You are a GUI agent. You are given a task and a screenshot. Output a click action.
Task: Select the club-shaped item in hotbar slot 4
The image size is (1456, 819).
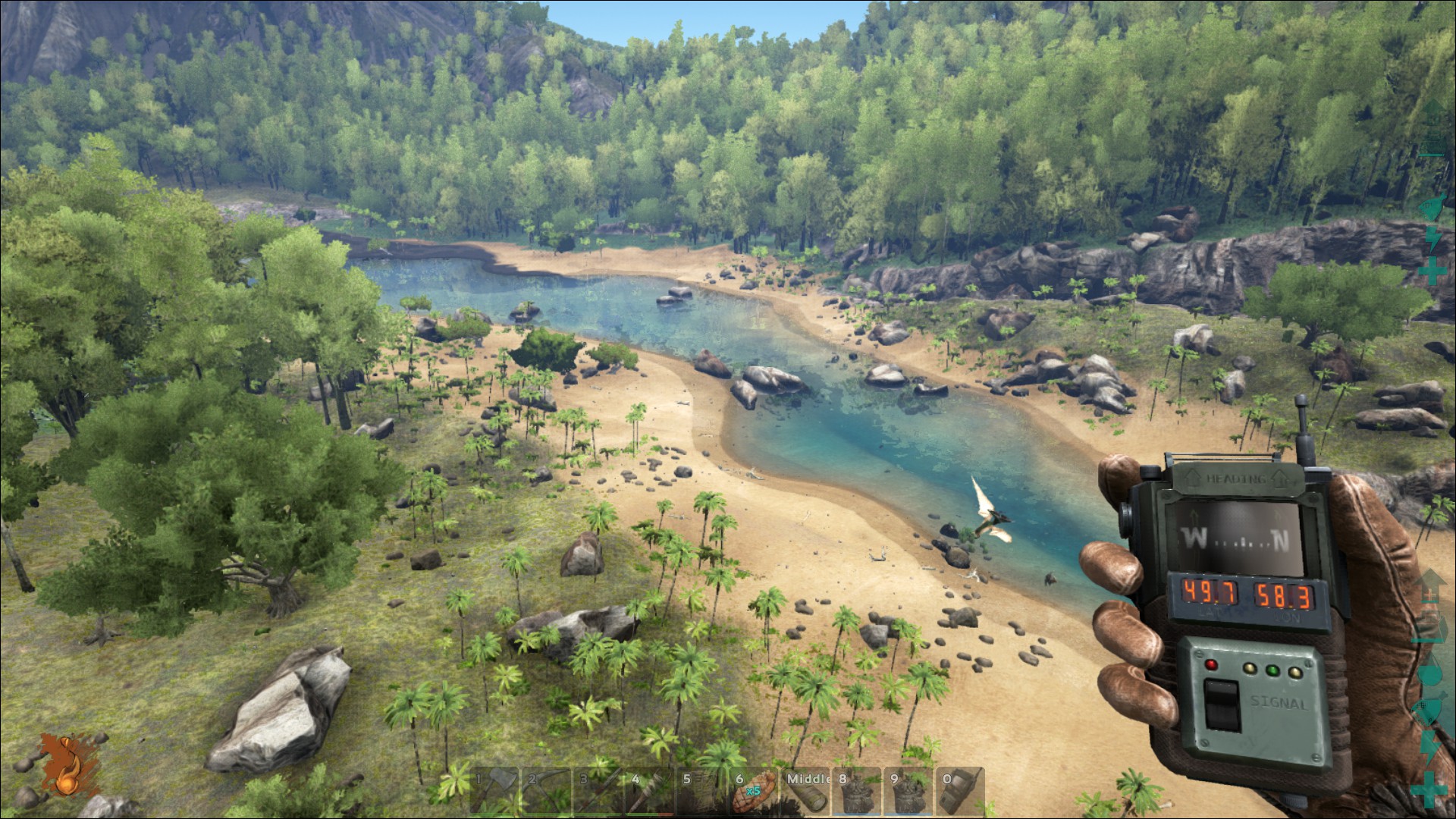click(650, 792)
